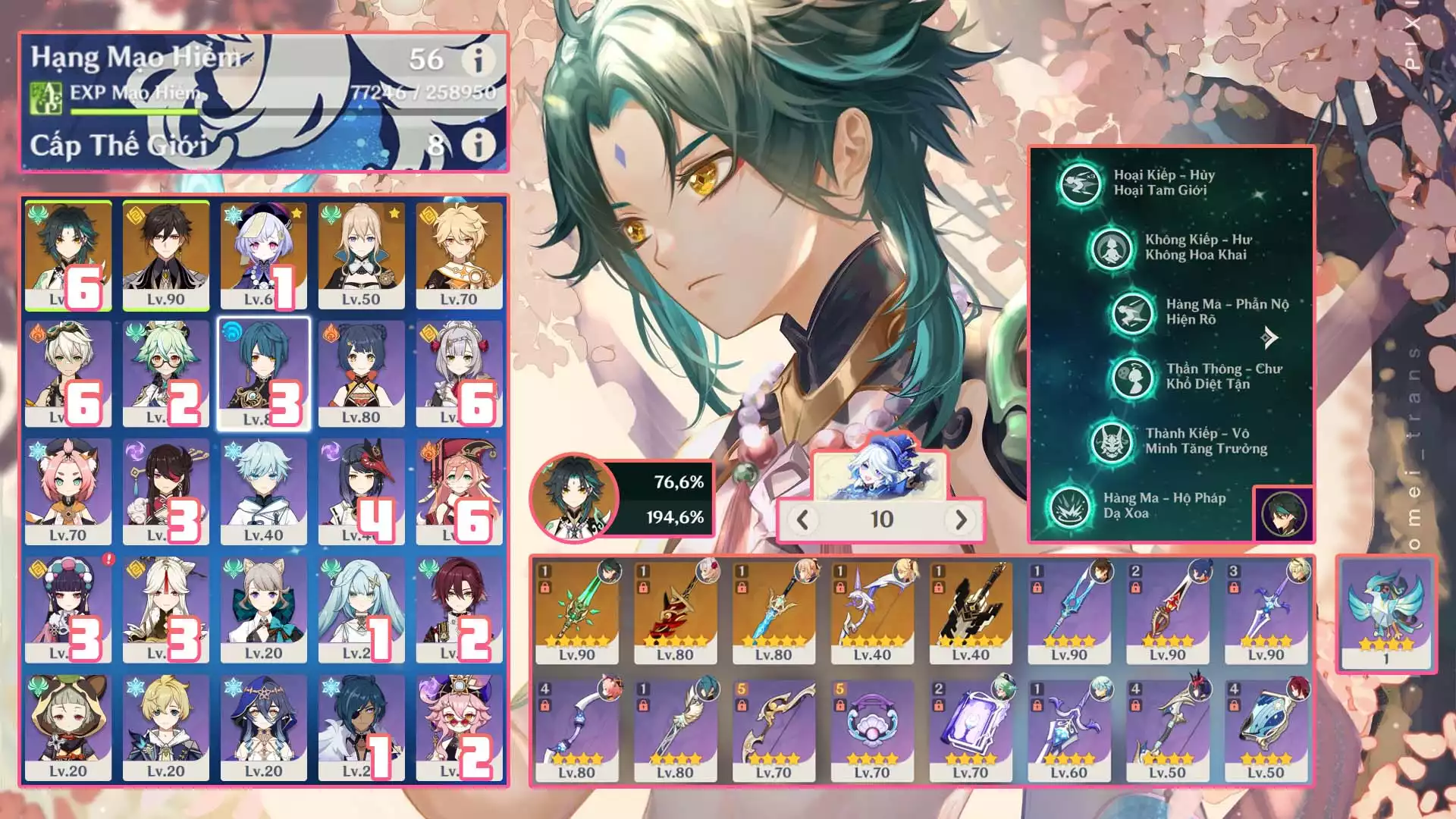
Task: View the Thành Kiếp - Vô Minh Tăng Trưởng constellation
Action: [x=1112, y=441]
